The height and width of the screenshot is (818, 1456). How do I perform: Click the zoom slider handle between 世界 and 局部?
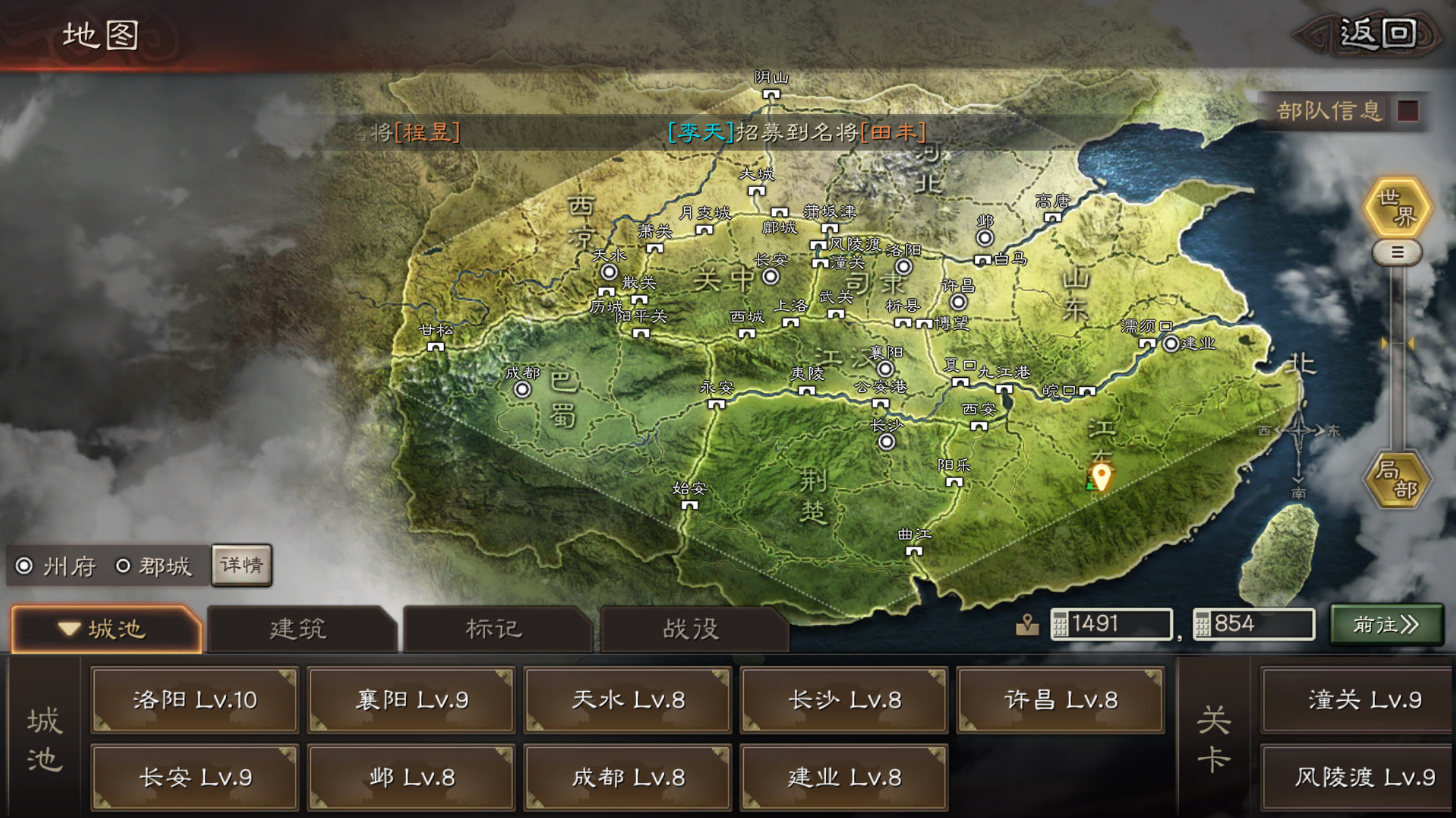(x=1397, y=252)
